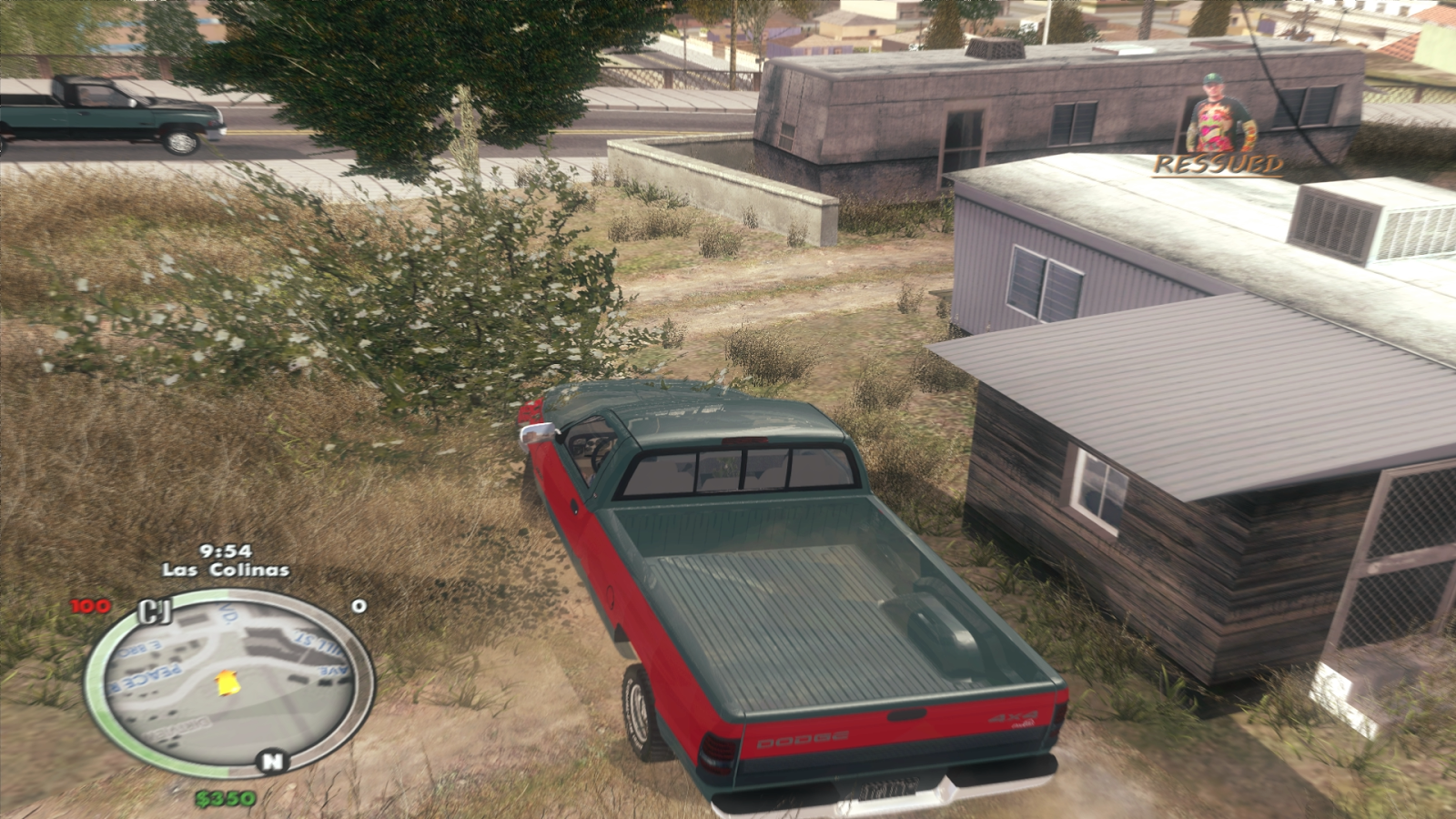Click the red health counter showing 100
Screen dimensions: 1456x819
point(91,605)
